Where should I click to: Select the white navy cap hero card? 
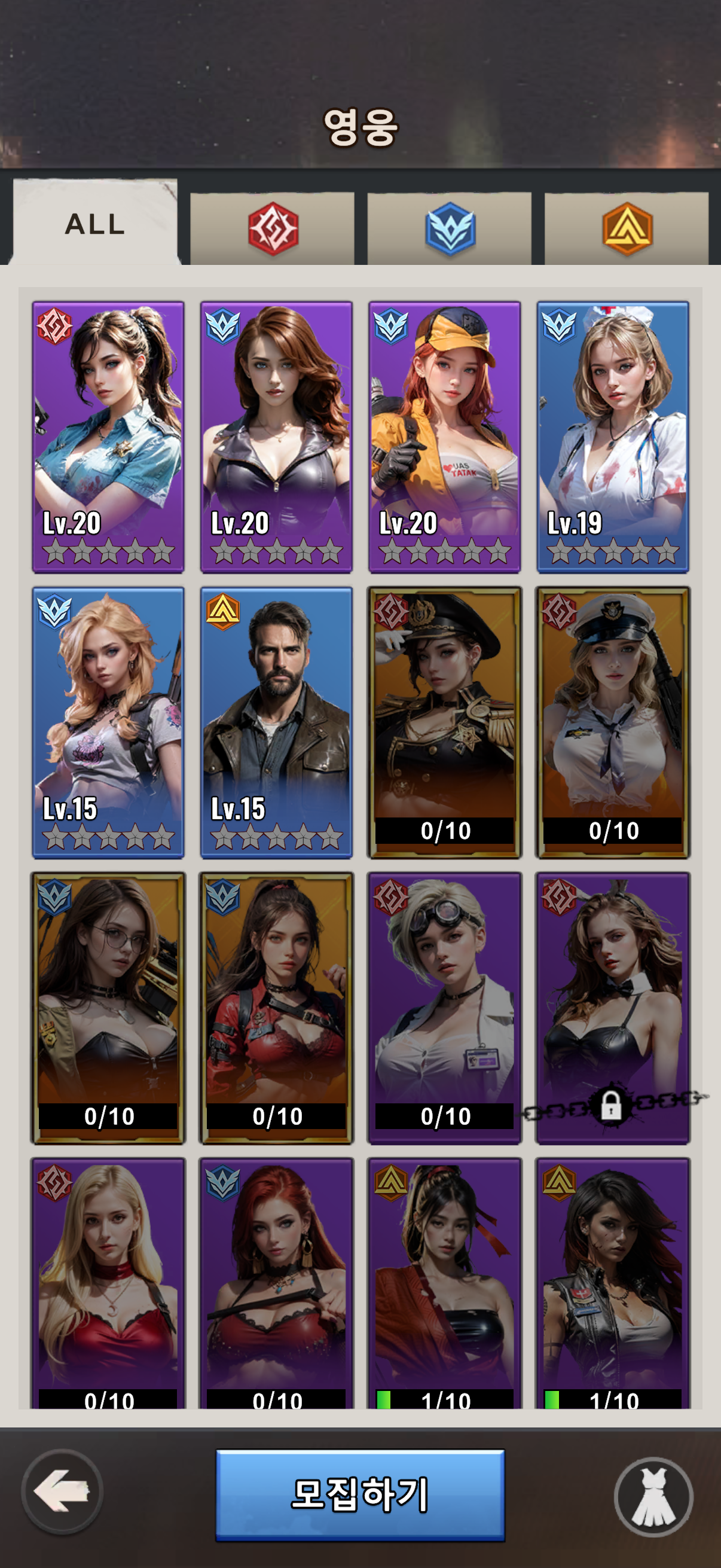click(613, 722)
